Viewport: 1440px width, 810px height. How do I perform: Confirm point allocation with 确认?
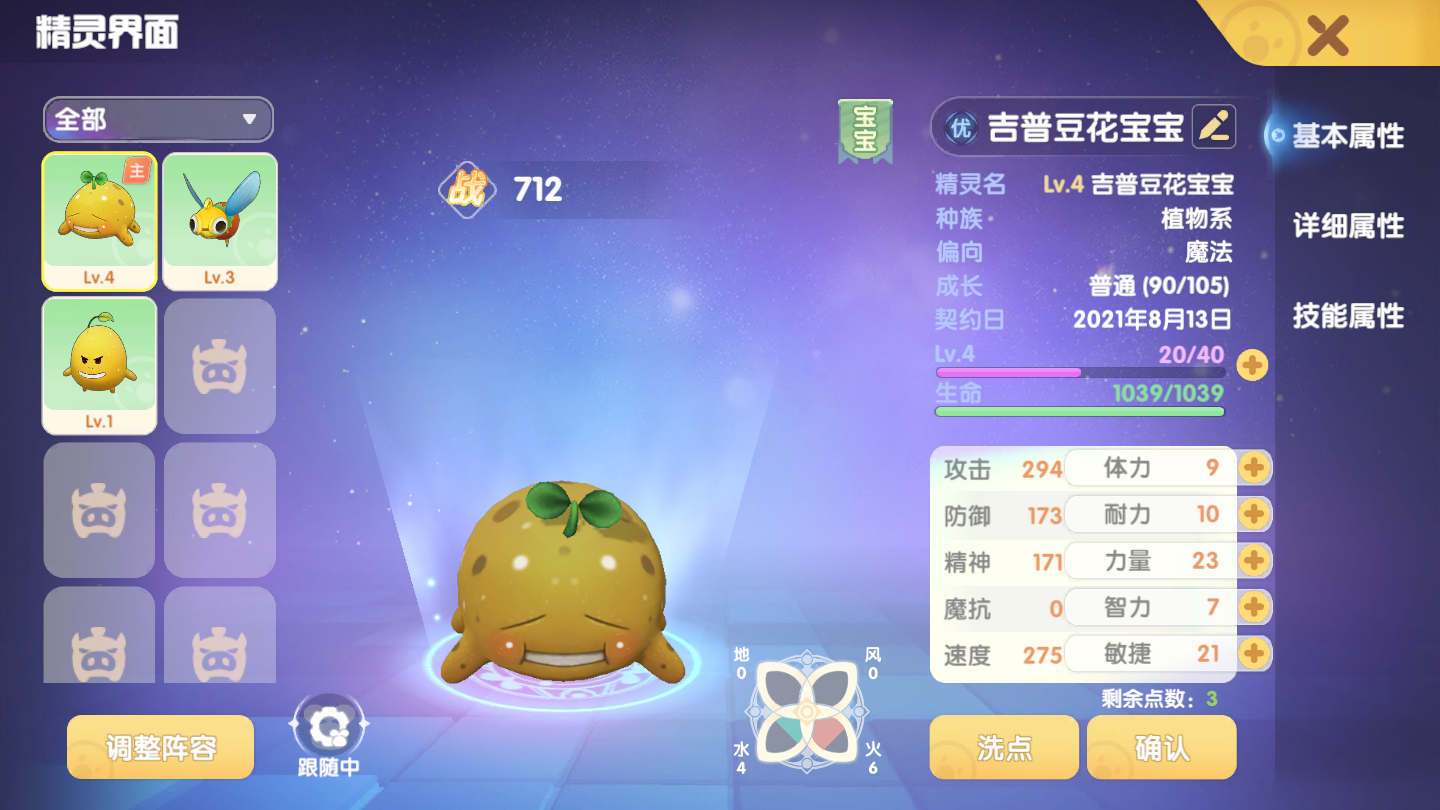1162,747
